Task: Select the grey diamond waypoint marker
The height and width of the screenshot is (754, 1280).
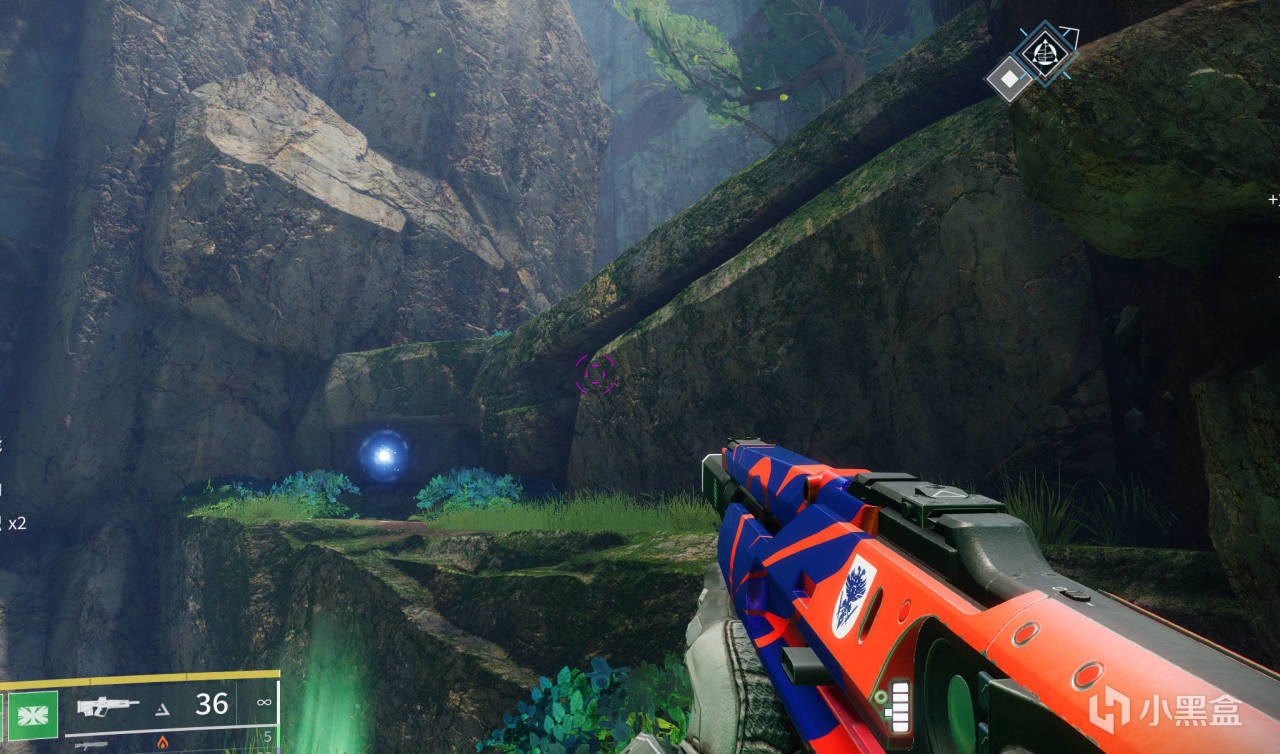Action: [1010, 78]
